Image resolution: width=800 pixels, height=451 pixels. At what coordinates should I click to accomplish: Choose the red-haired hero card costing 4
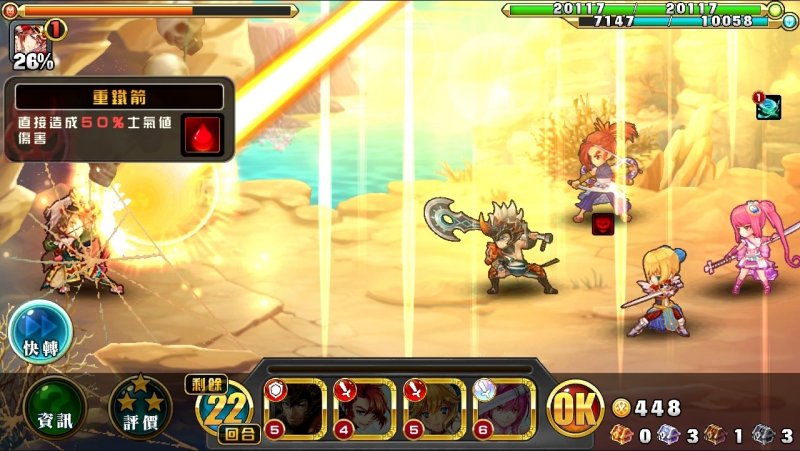[365, 408]
